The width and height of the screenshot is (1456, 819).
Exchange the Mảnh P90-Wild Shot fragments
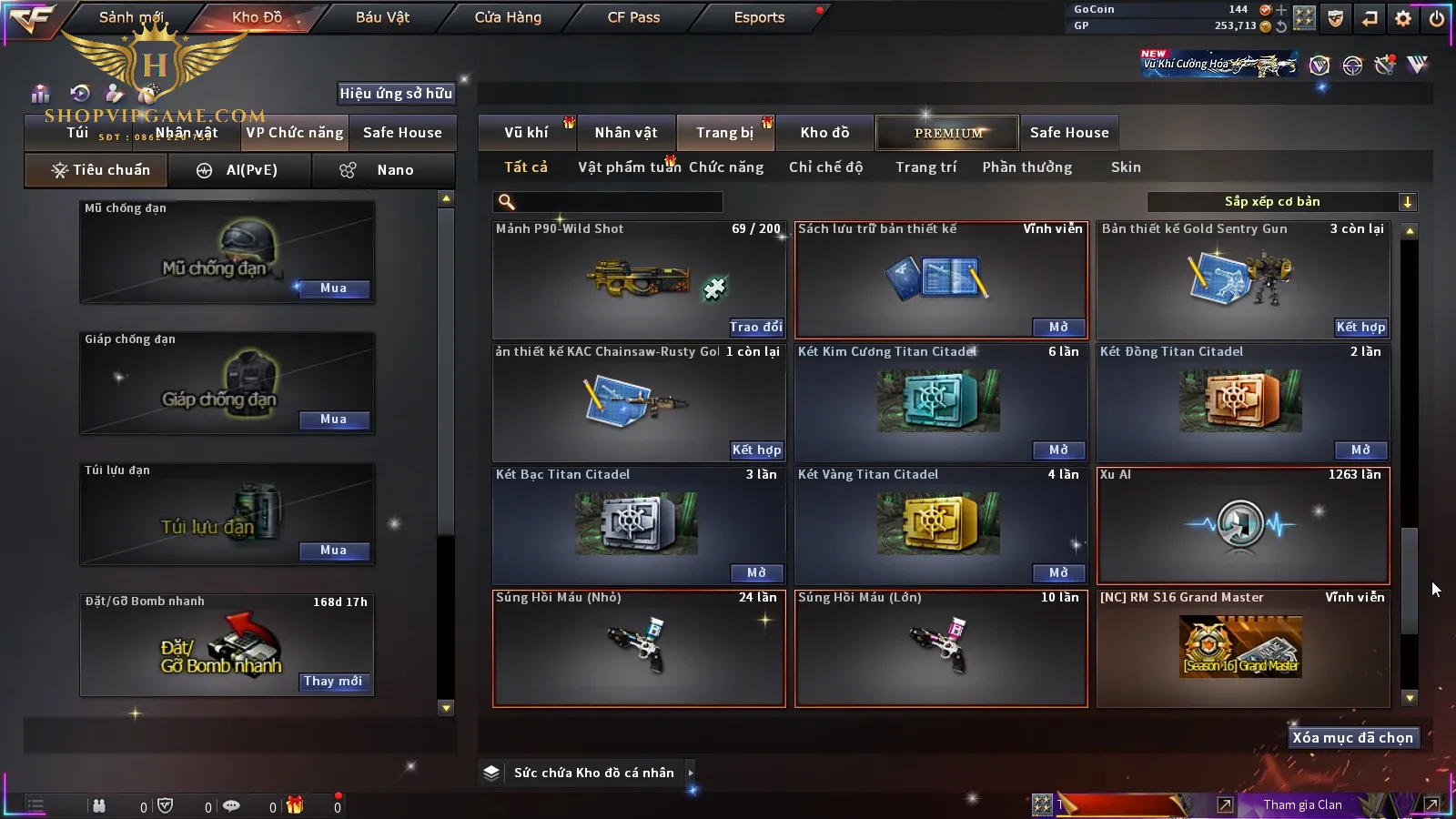click(x=755, y=328)
